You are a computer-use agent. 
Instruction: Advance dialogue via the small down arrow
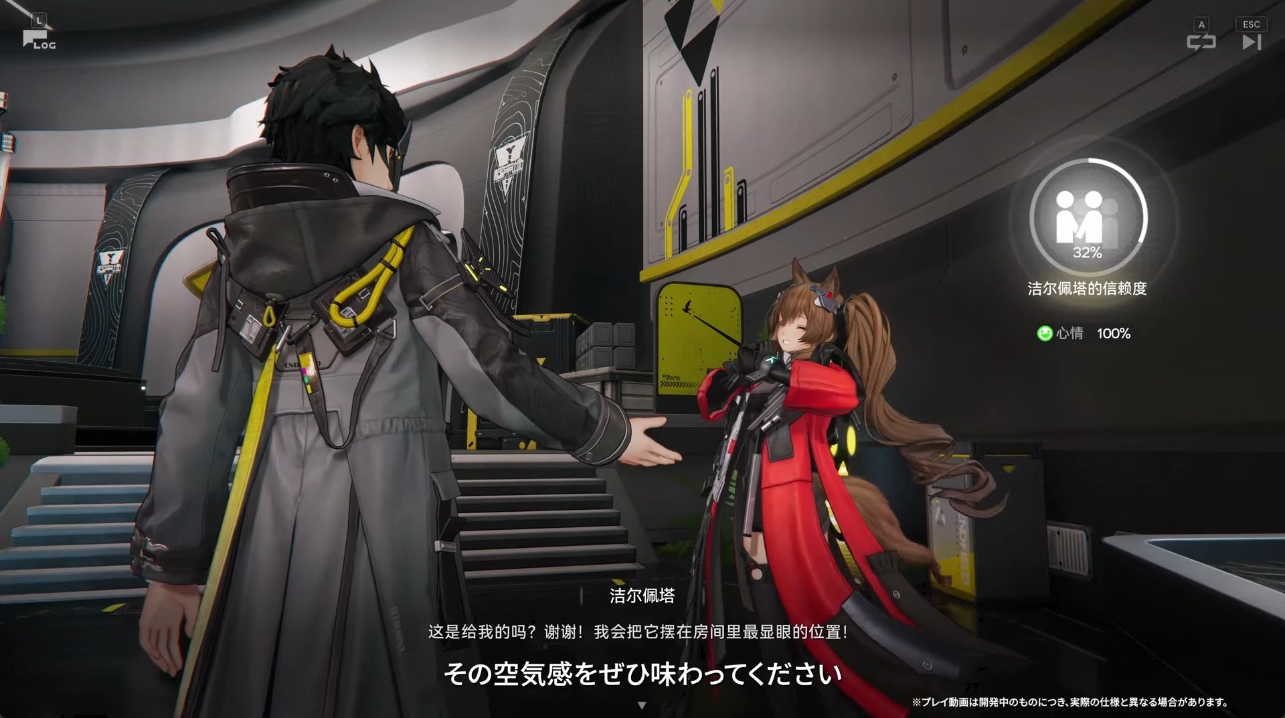point(642,705)
